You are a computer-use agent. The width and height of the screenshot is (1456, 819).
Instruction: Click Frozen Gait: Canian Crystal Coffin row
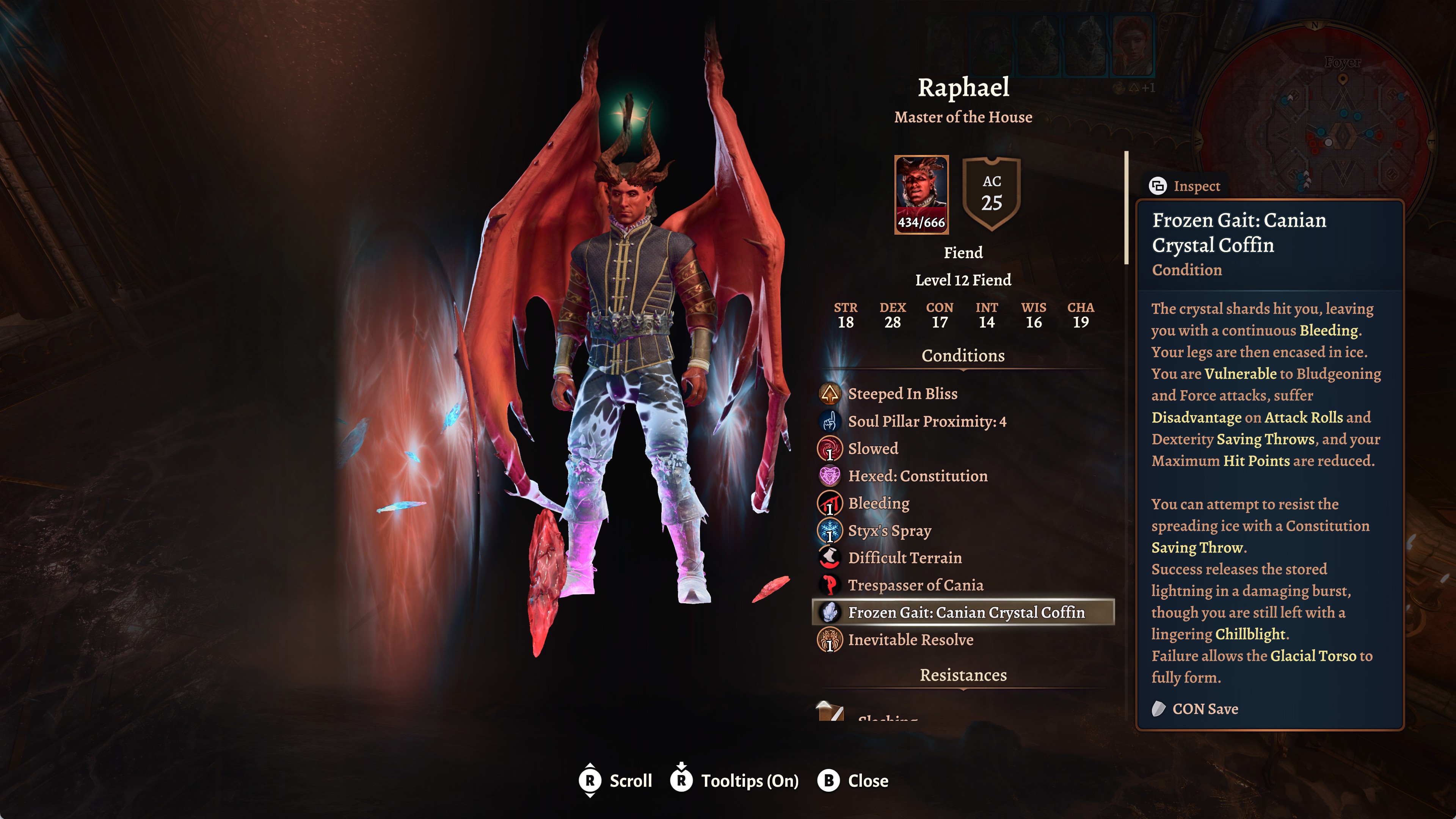pos(965,613)
